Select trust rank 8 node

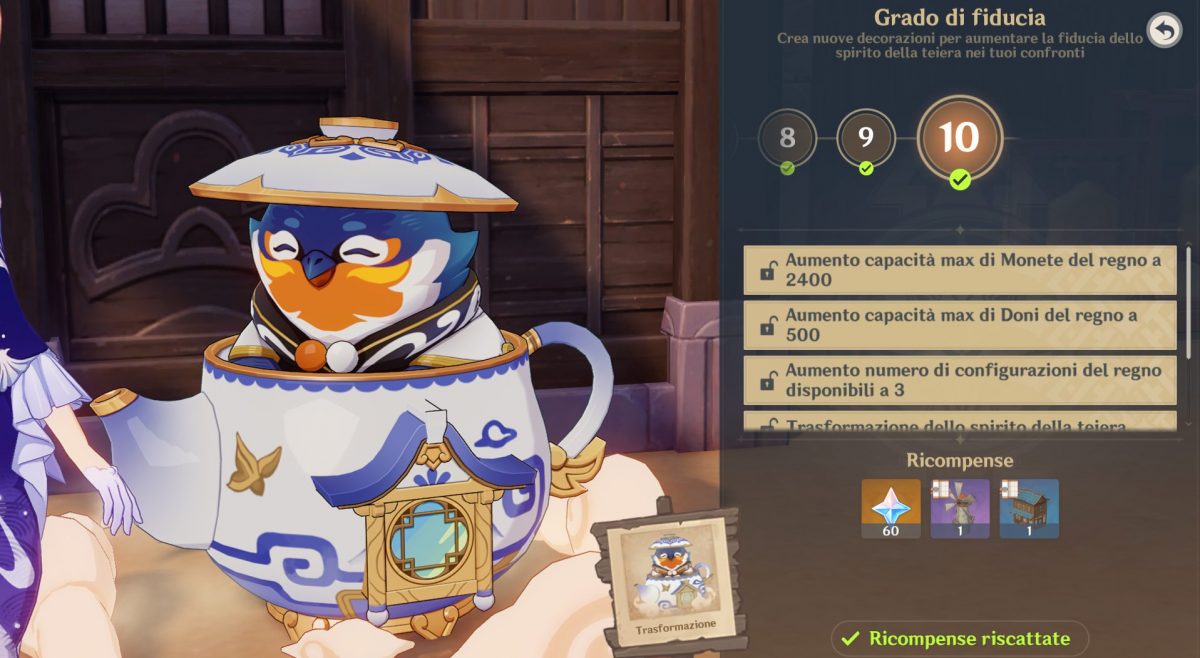click(x=786, y=137)
